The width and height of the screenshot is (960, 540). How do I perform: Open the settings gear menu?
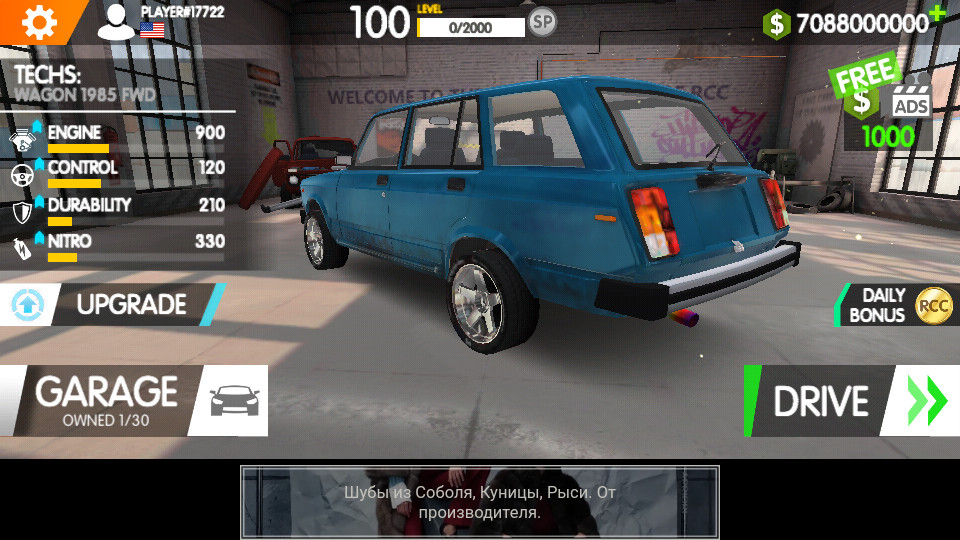tap(38, 21)
